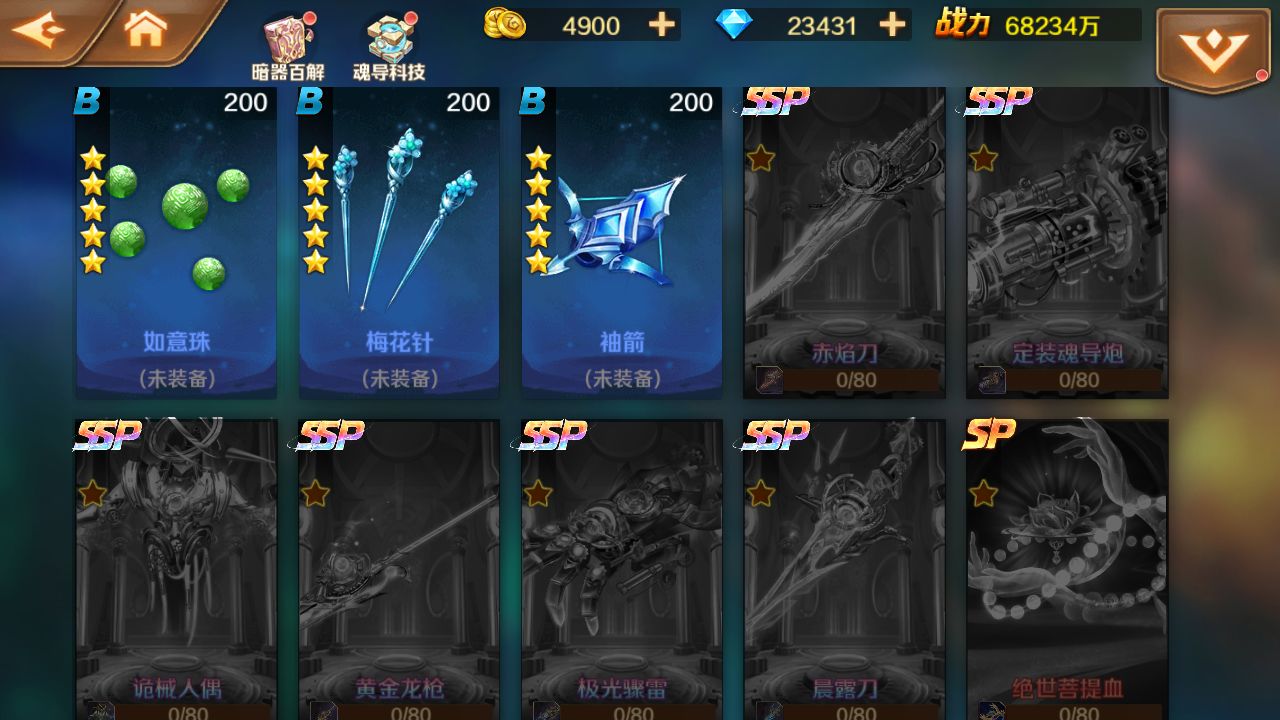The width and height of the screenshot is (1280, 720).
Task: Open the 魂导科技 technology icon
Action: 390,40
